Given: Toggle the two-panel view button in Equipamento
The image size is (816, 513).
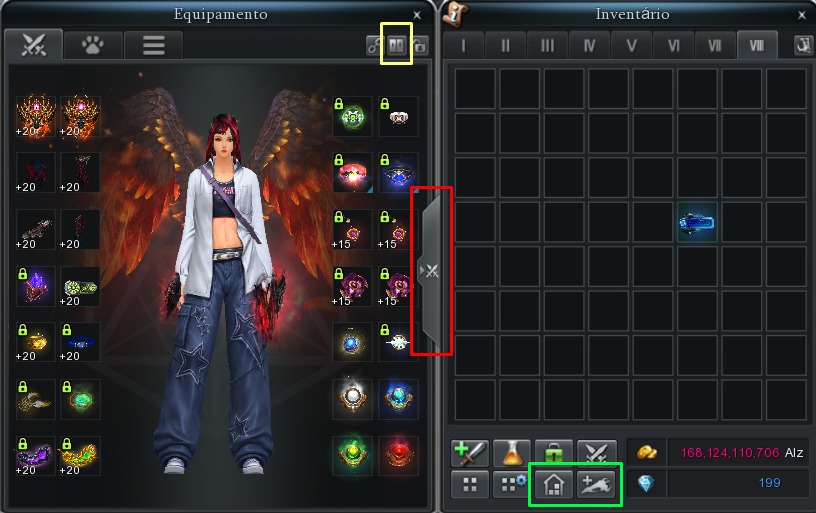Looking at the screenshot, I should [x=397, y=46].
